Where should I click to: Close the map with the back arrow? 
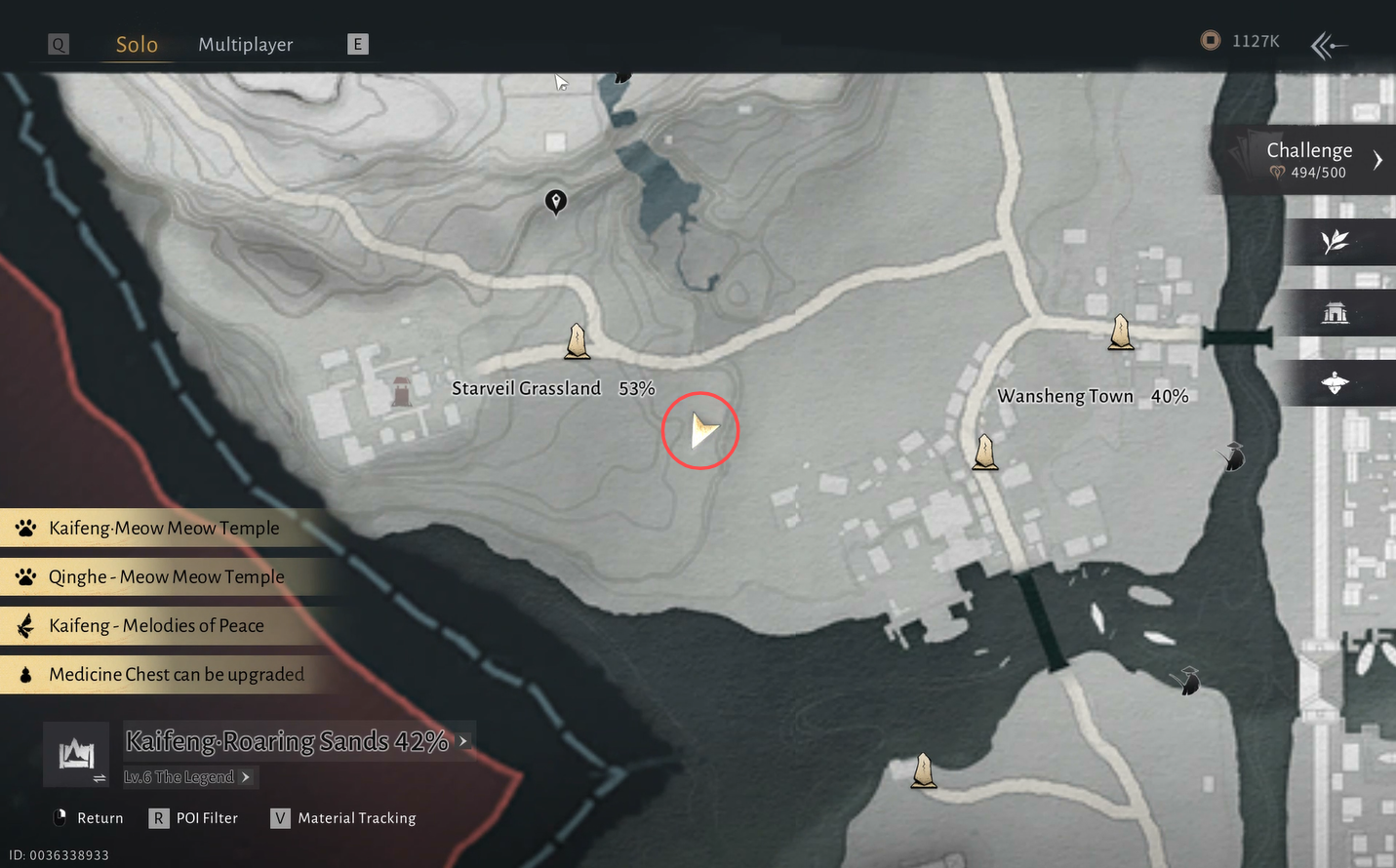[1328, 45]
